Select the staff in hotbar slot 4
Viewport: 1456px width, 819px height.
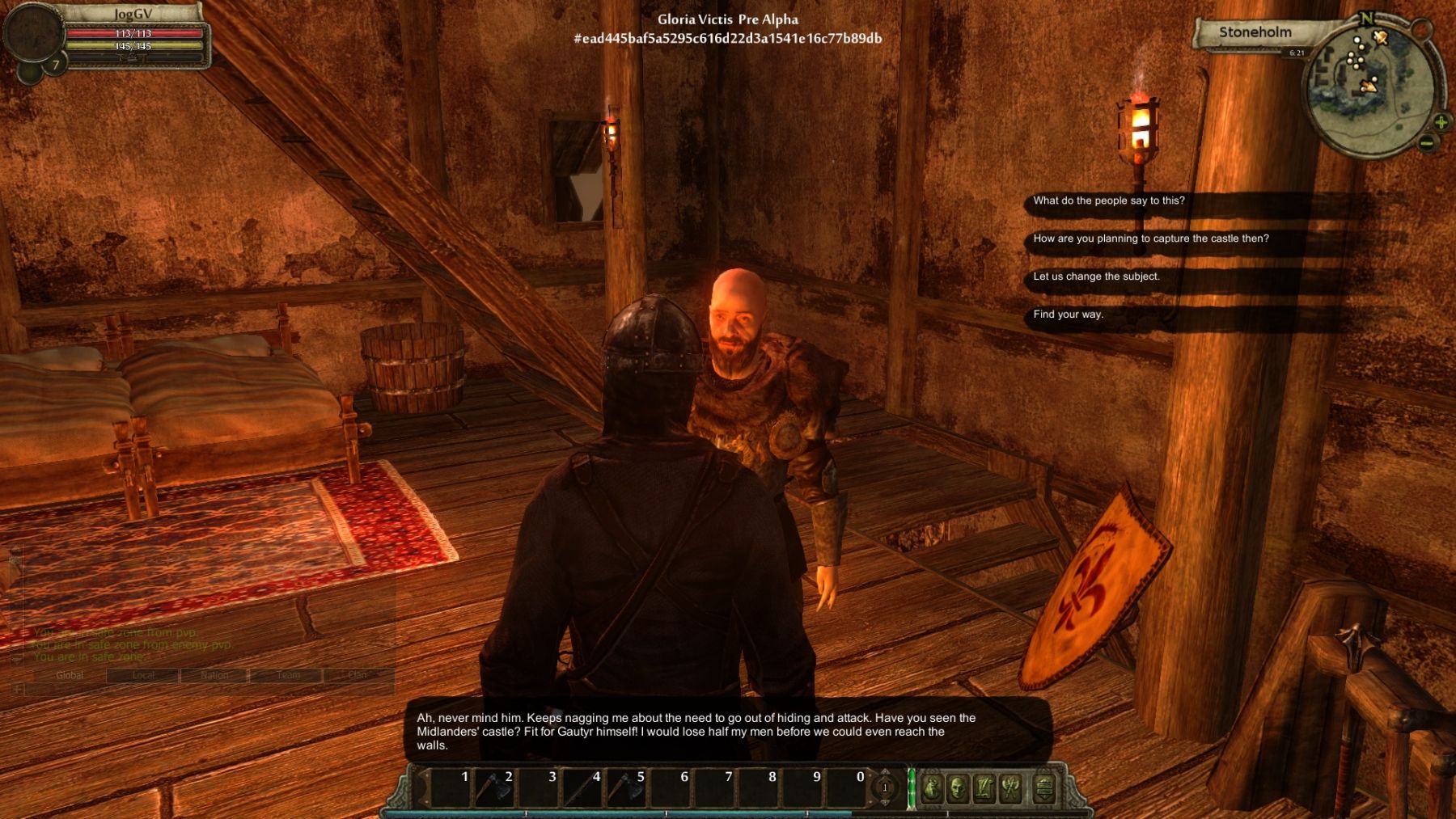[582, 788]
